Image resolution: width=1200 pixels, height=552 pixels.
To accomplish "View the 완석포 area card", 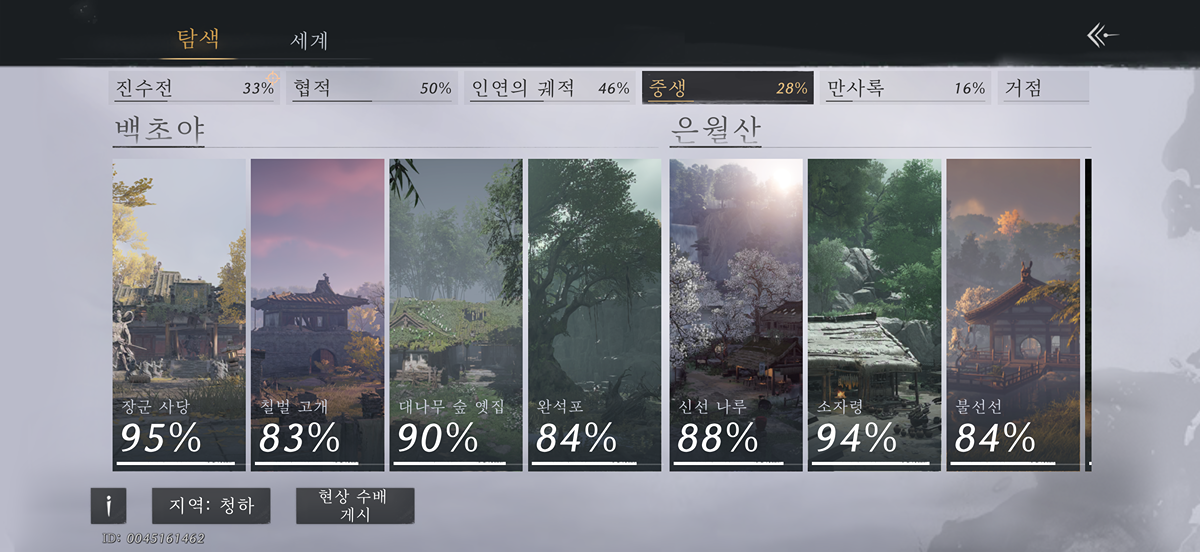I will (595, 314).
